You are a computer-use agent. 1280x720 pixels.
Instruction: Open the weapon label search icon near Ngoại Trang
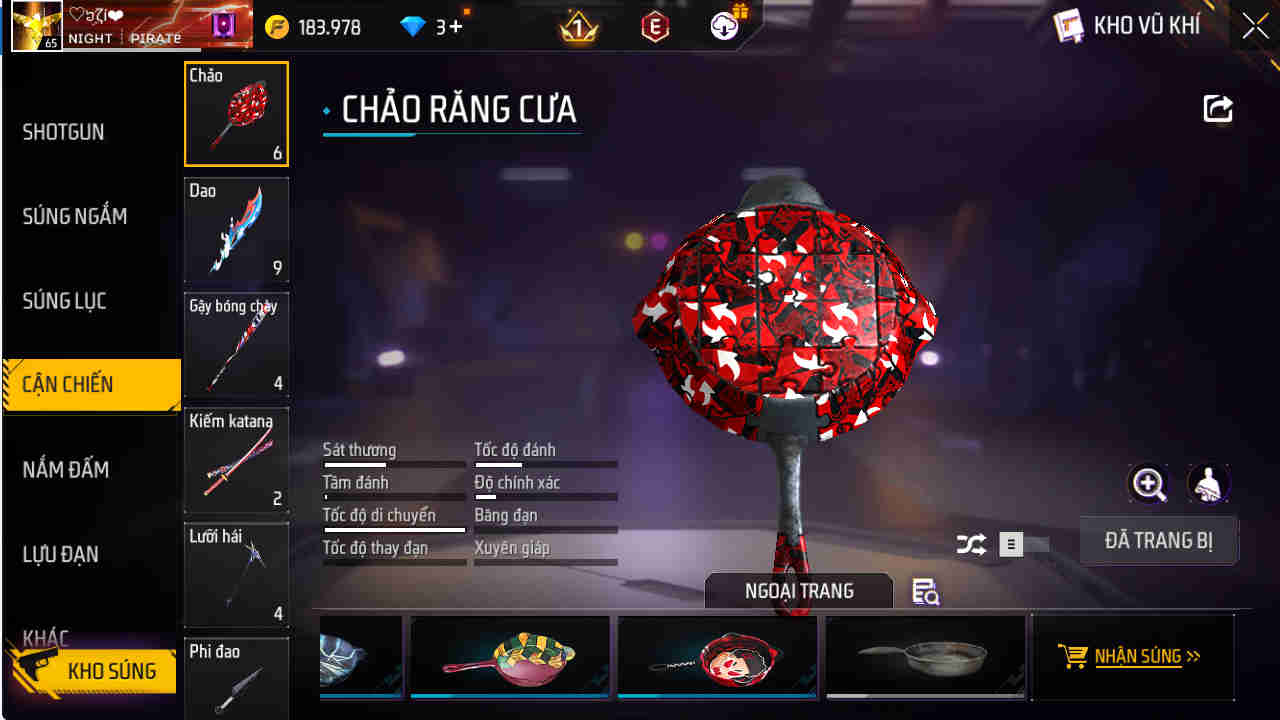(925, 592)
